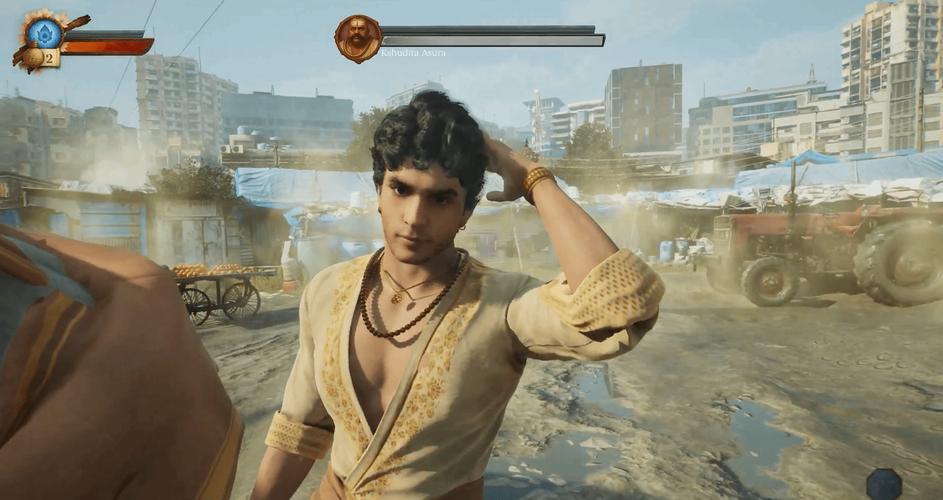Screen dimensions: 943x500
Task: Click the dark octagonal icon in the corner
Action: 884,484
